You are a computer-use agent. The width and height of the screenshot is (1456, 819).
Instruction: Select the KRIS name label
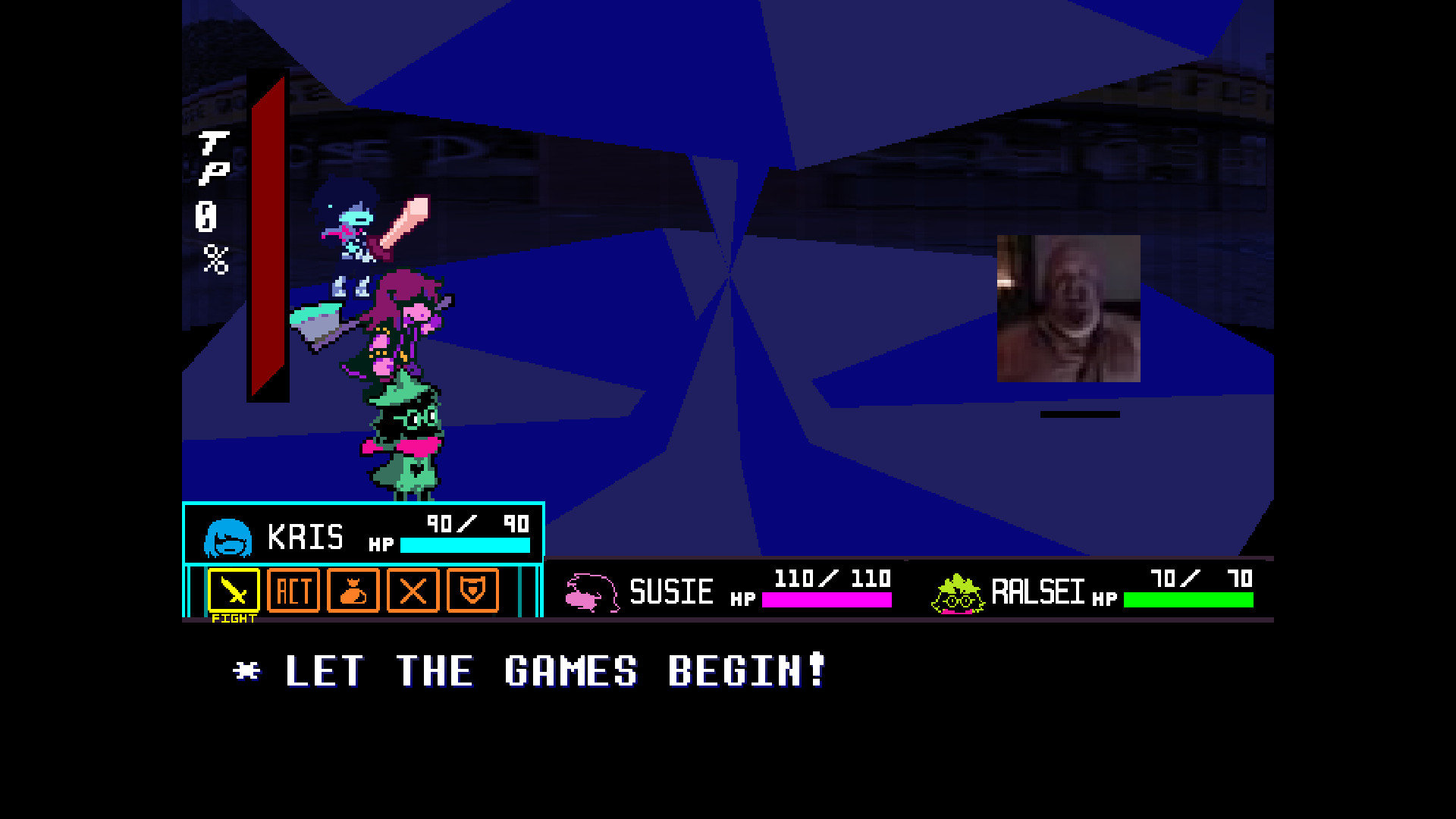[x=306, y=536]
